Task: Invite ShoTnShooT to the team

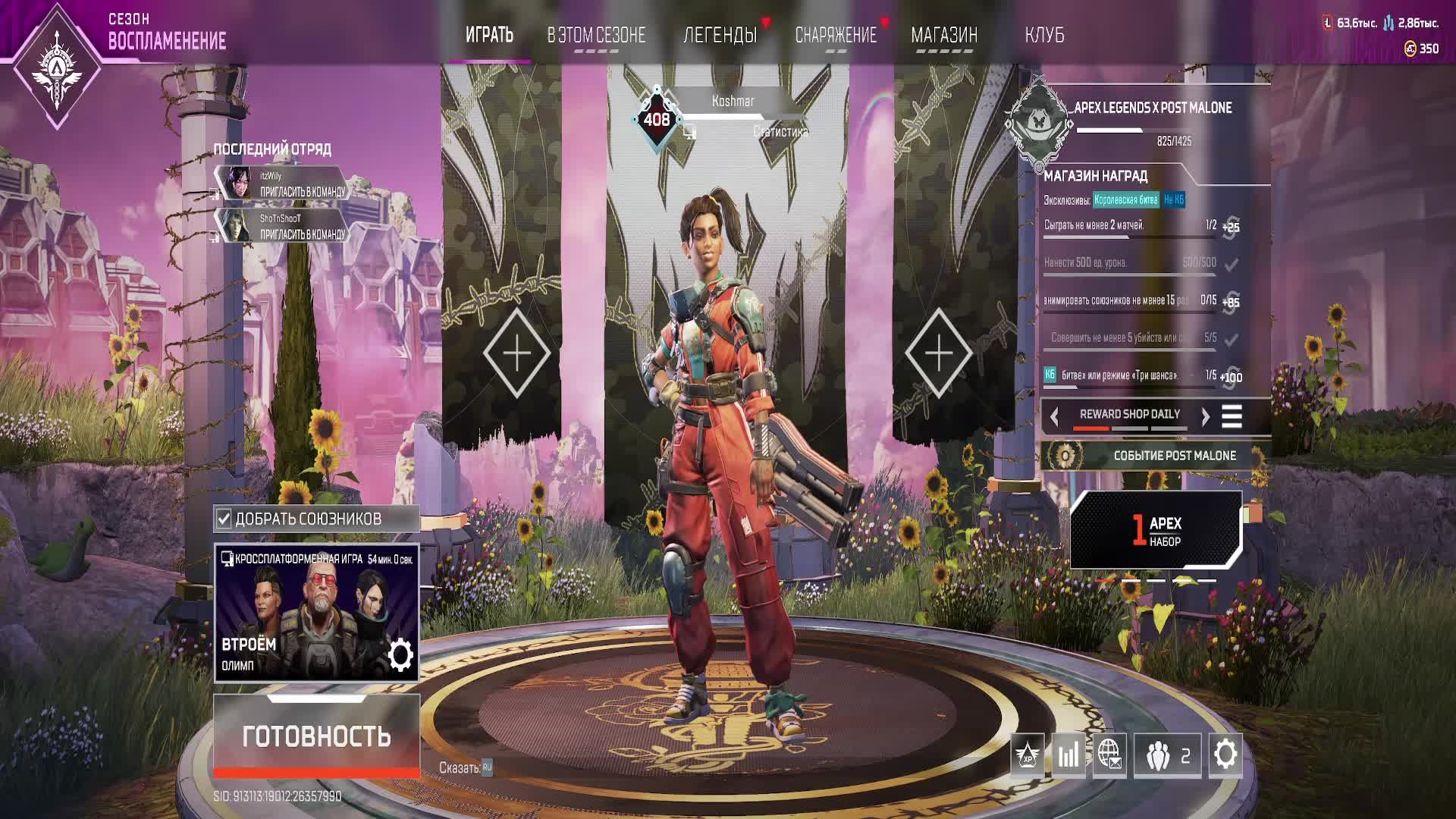Action: [302, 234]
